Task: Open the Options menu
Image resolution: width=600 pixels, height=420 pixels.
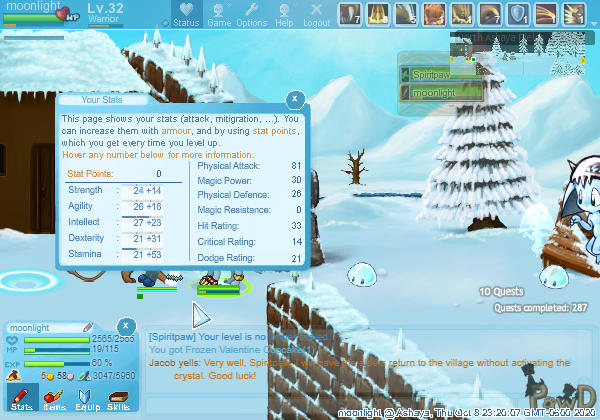Action: pos(251,15)
